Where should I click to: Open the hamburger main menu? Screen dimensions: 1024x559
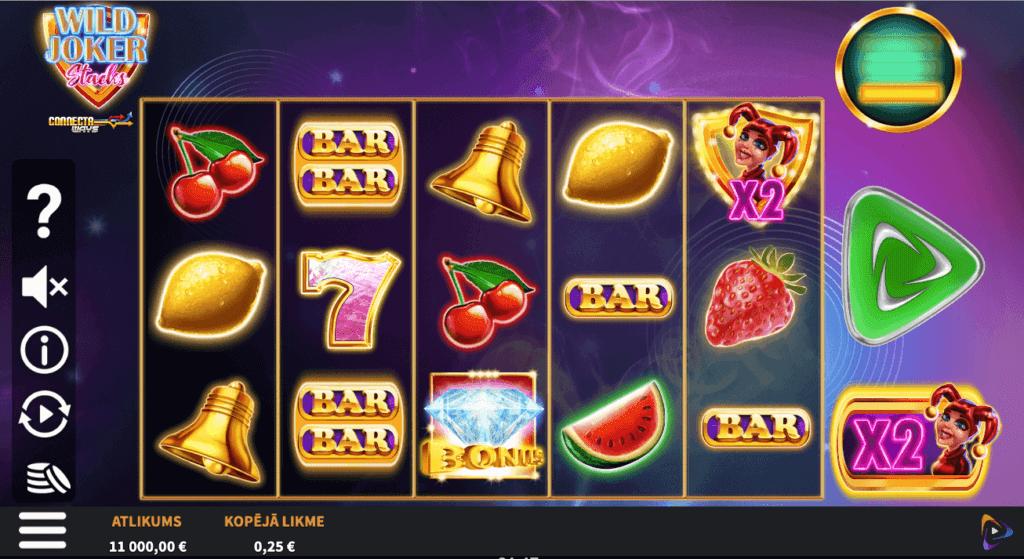coord(42,530)
